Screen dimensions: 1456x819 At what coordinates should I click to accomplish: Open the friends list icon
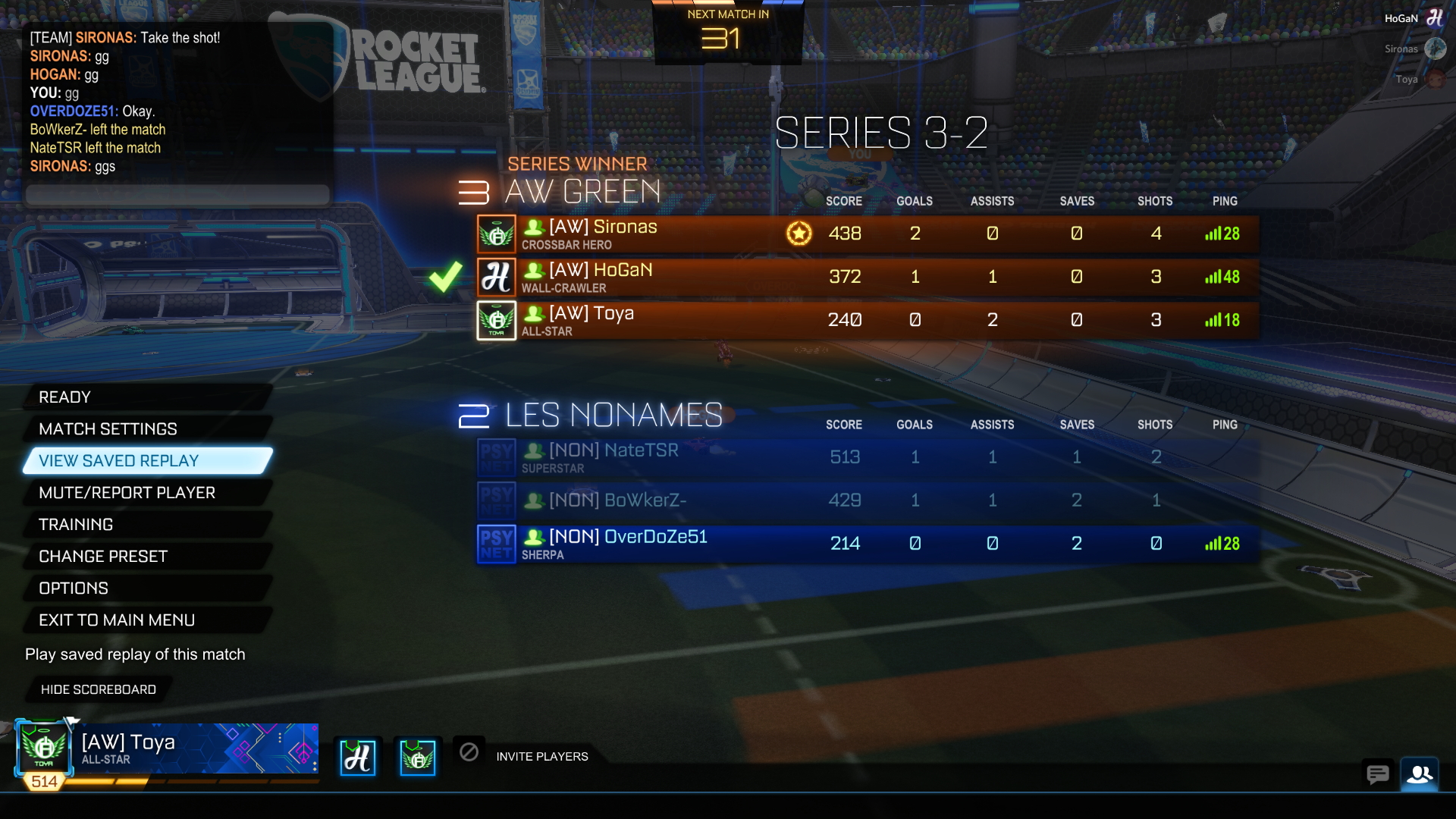pyautogui.click(x=1420, y=774)
